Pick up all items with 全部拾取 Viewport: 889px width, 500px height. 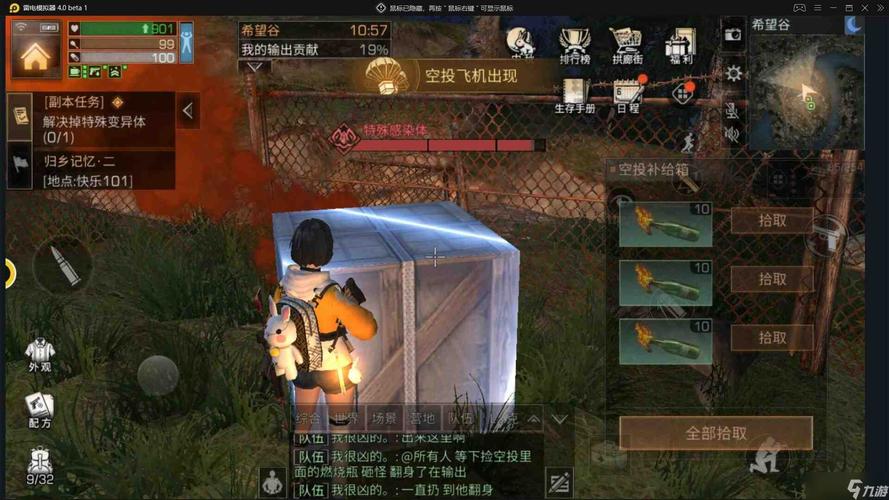(x=715, y=433)
